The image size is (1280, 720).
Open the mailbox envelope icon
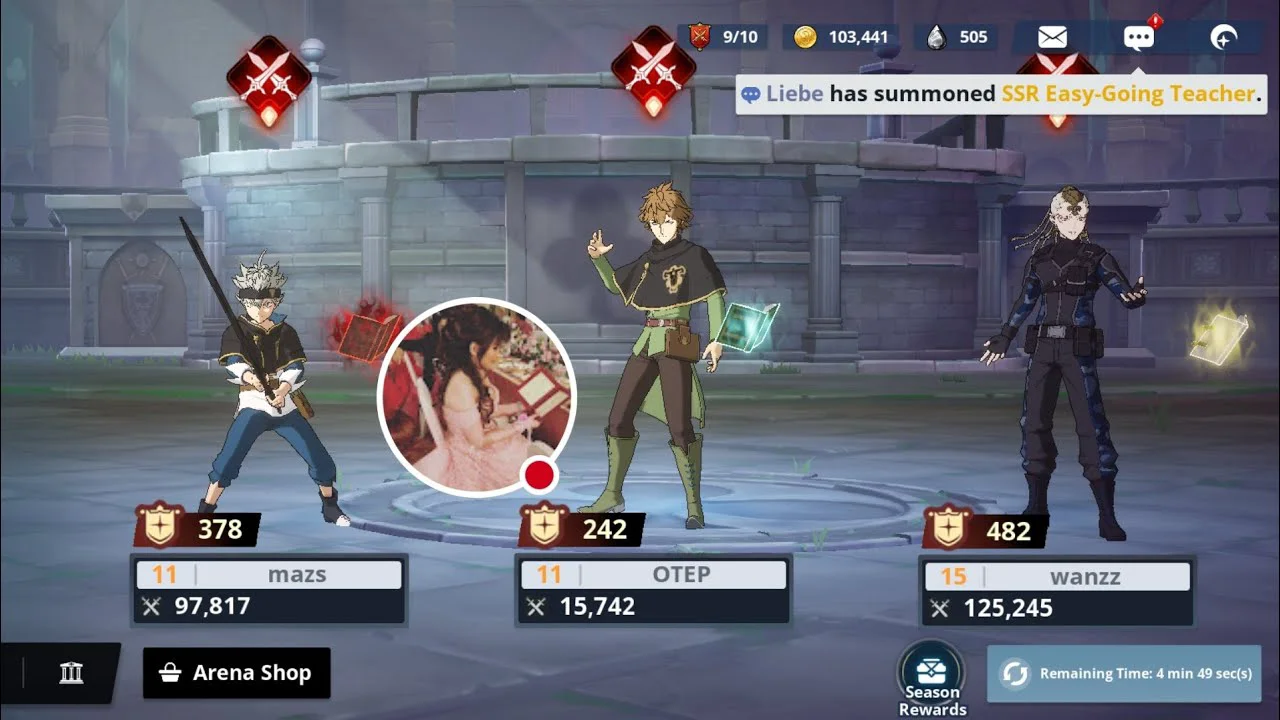[x=1052, y=38]
